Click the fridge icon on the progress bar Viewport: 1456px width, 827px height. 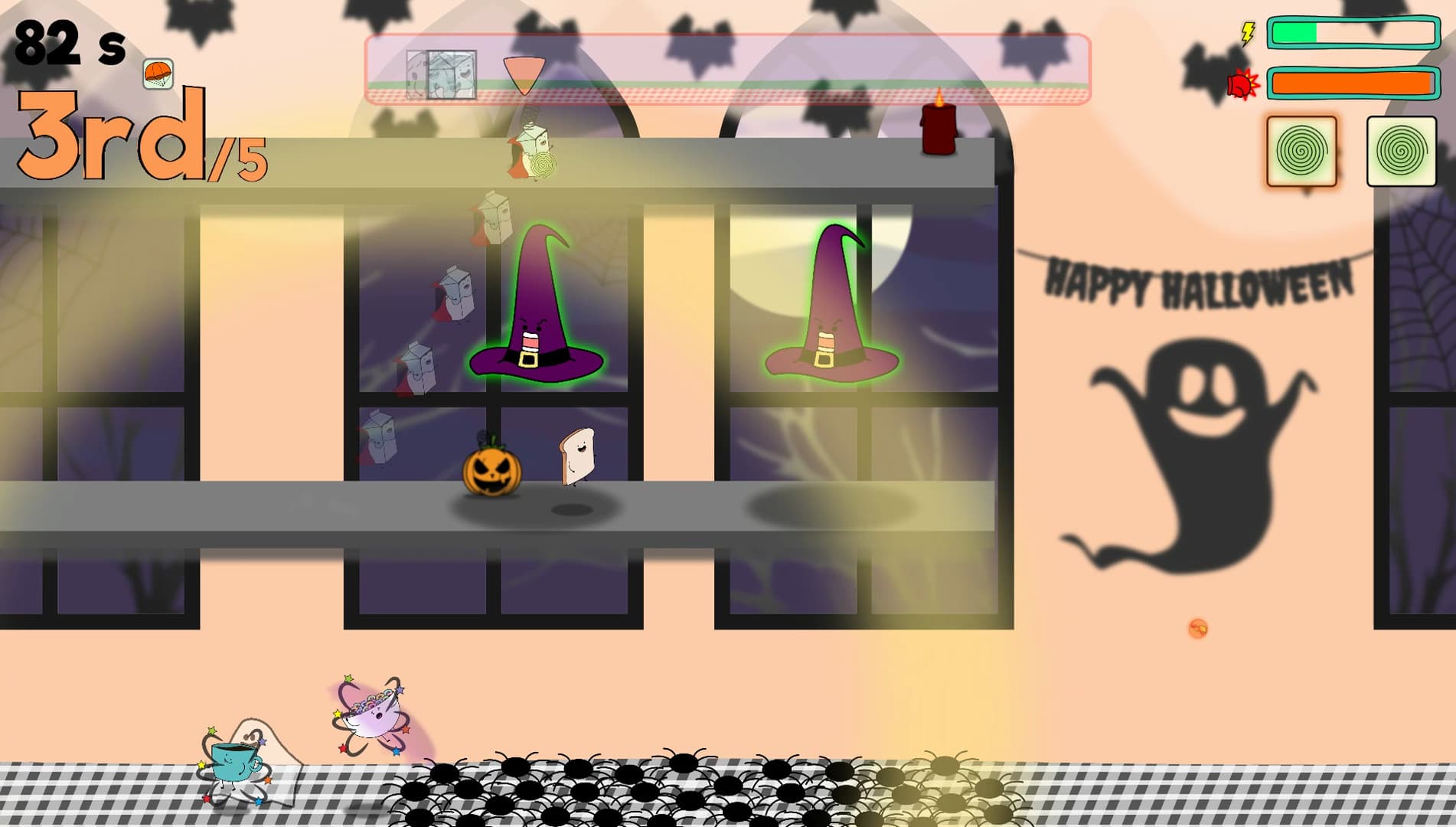[x=440, y=74]
